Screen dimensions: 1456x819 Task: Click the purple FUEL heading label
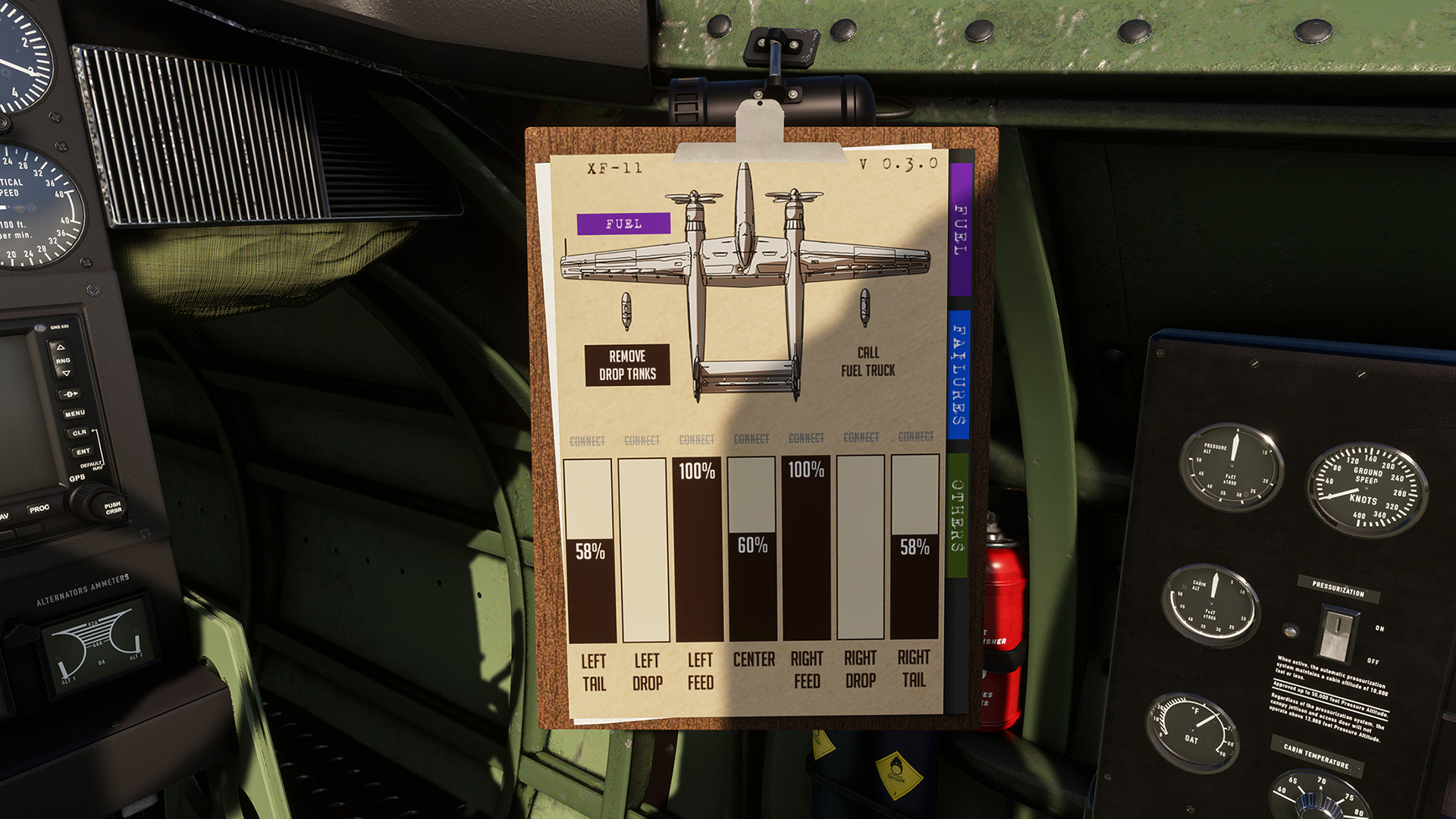tap(623, 224)
